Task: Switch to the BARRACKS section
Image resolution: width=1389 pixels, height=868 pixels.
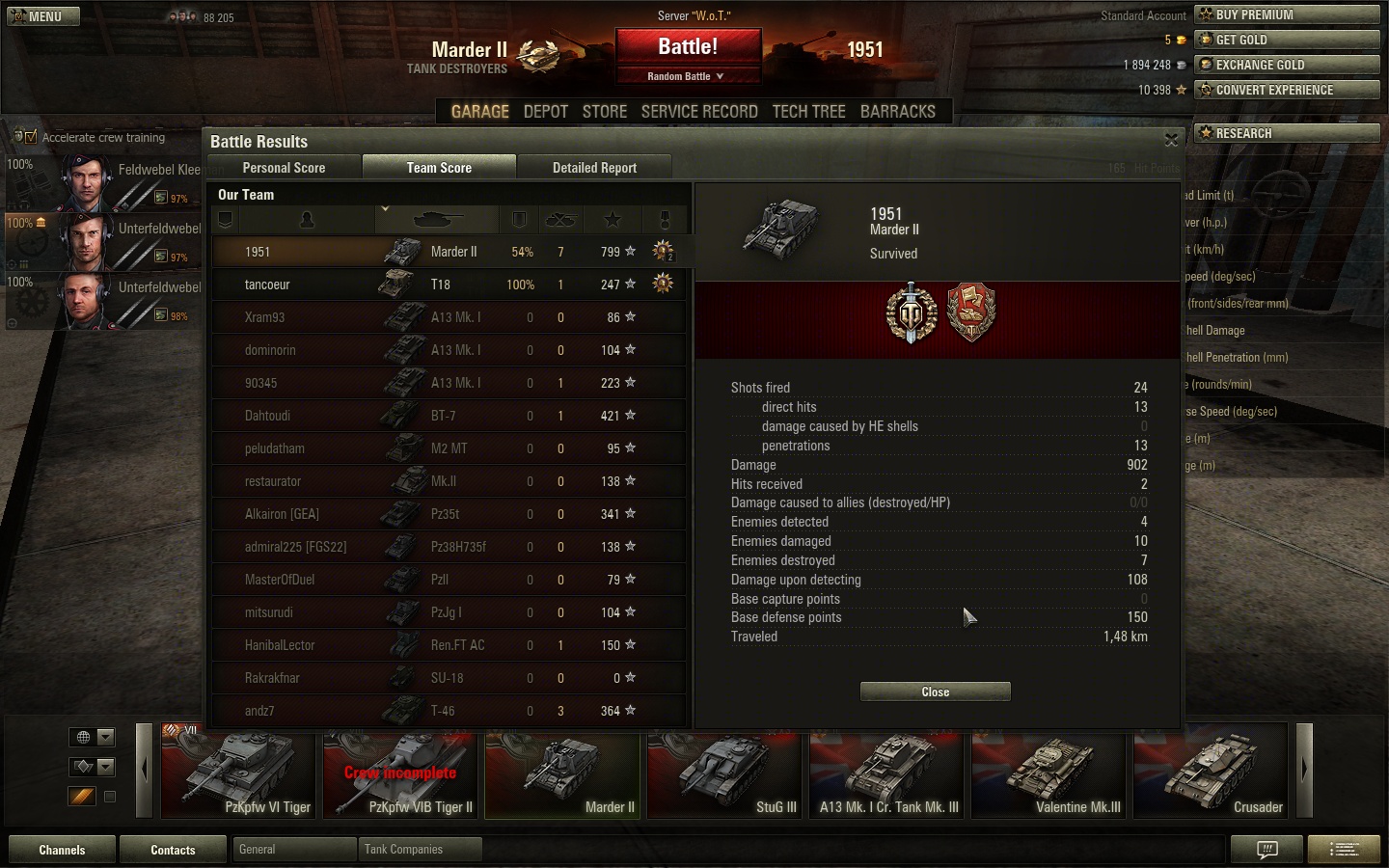Action: click(897, 112)
